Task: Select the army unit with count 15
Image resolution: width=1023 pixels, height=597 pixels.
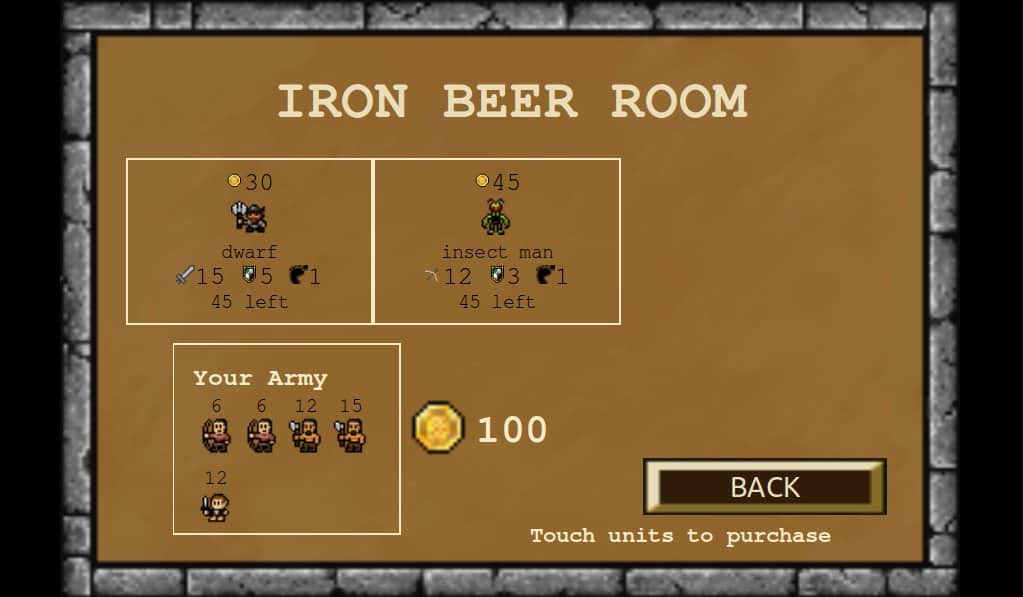Action: pyautogui.click(x=350, y=435)
